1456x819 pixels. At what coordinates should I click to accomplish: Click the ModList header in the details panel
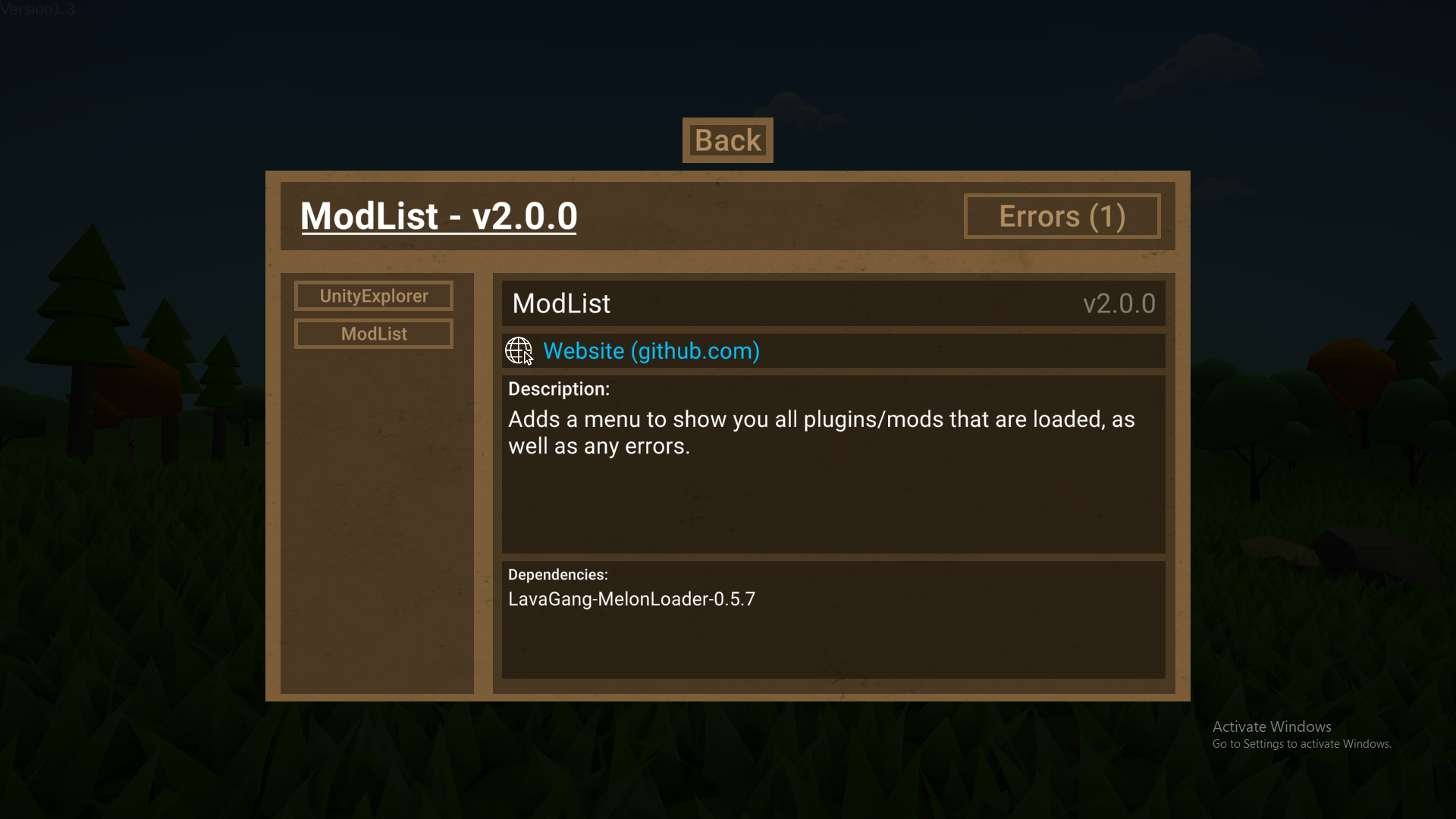coord(561,303)
